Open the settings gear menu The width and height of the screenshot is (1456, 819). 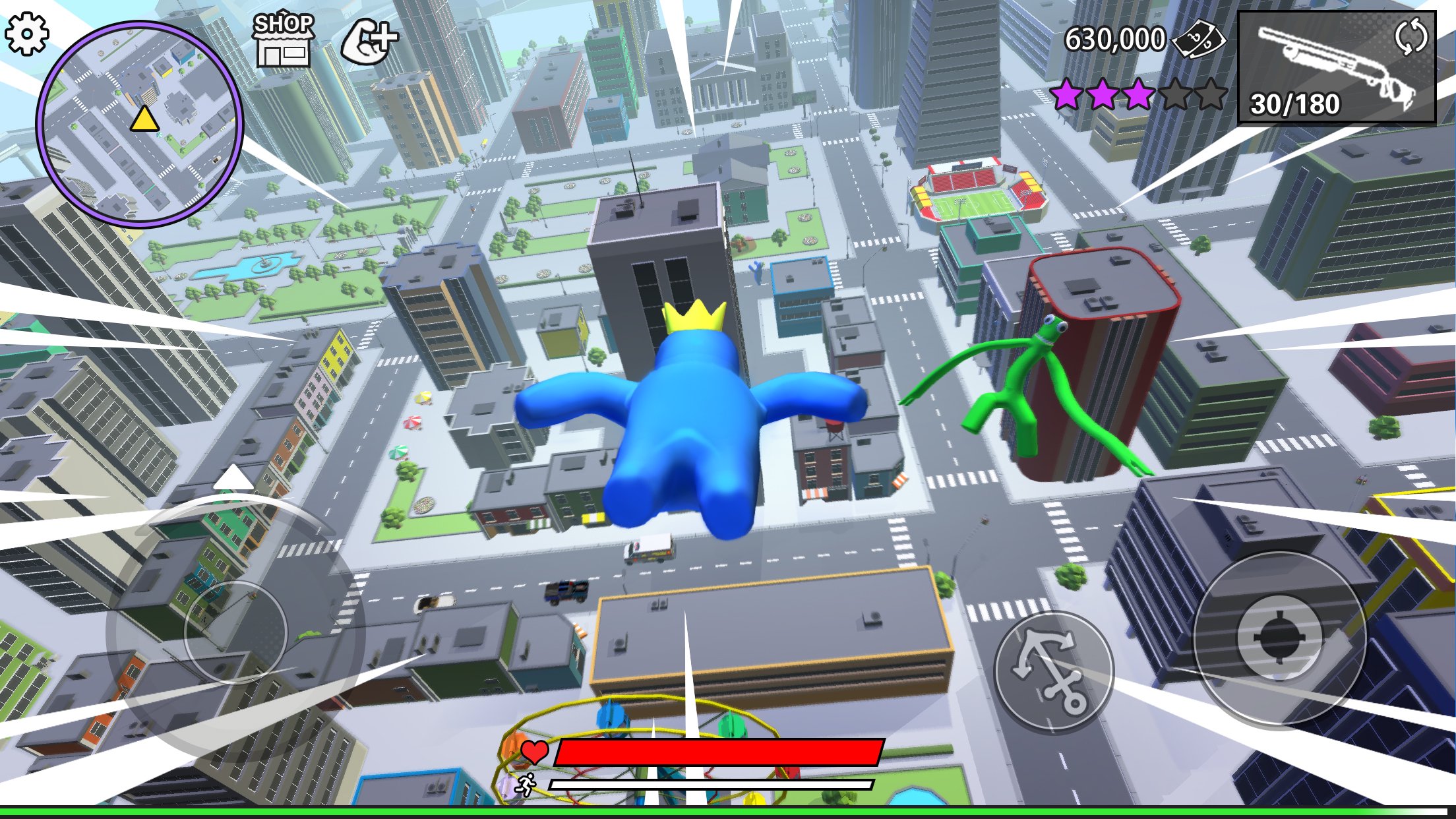pyautogui.click(x=27, y=33)
